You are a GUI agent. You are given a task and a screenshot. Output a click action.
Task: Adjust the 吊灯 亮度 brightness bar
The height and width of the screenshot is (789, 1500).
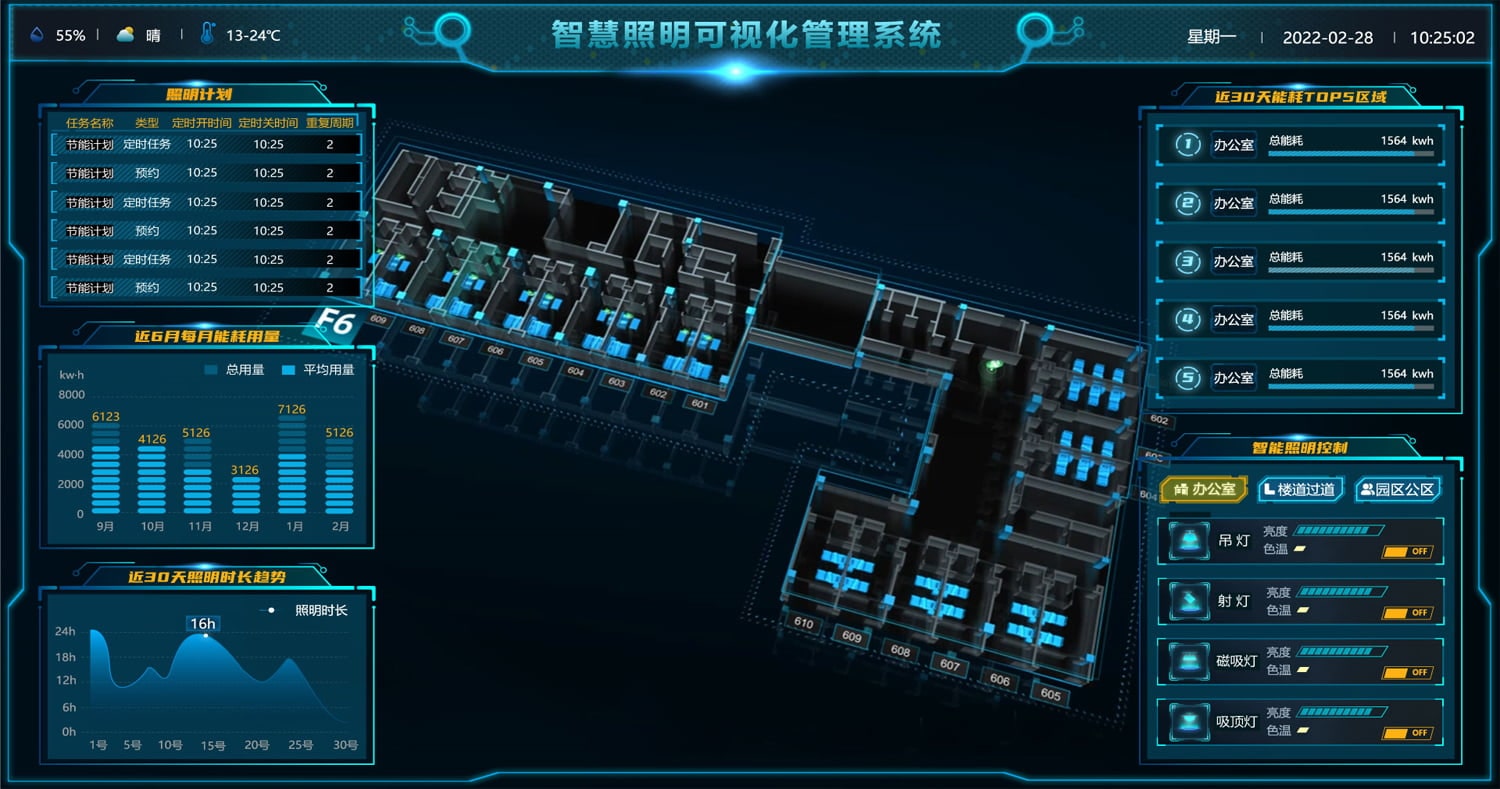click(1338, 531)
